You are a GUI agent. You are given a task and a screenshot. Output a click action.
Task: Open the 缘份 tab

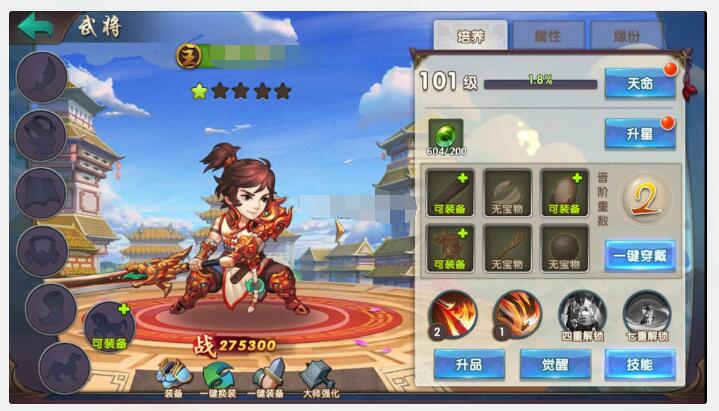pos(625,36)
